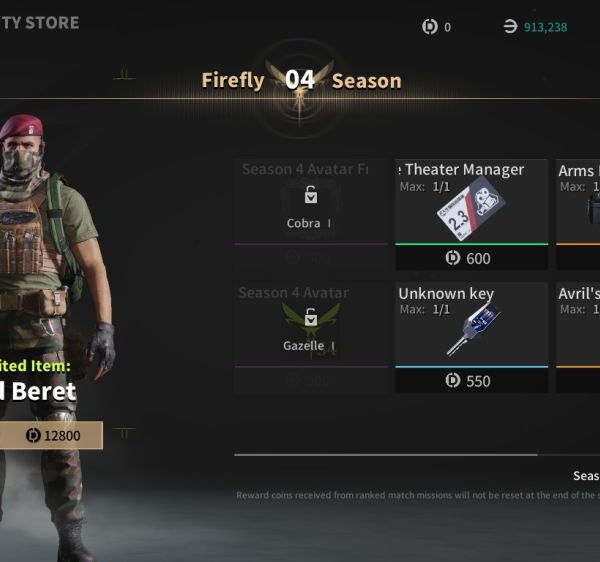Purchase Unknown key for 550 coins
Screen dimensions: 600x562
click(471, 381)
